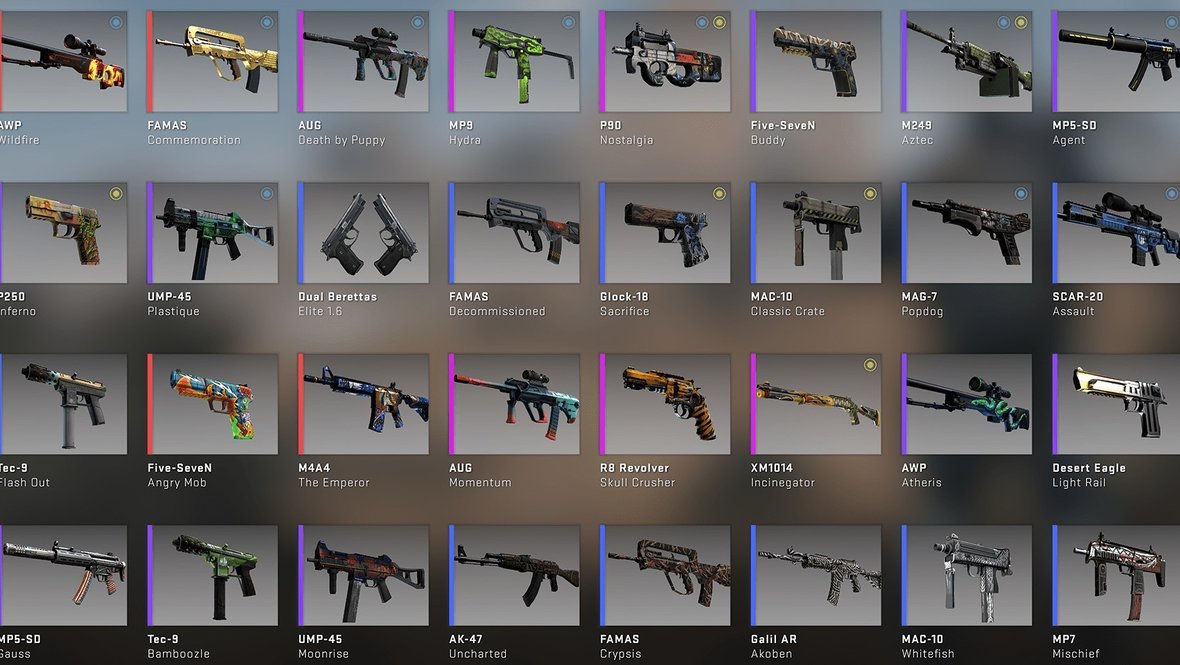Select the P90 Nostalgia skin
This screenshot has width=1180, height=665.
pyautogui.click(x=666, y=61)
